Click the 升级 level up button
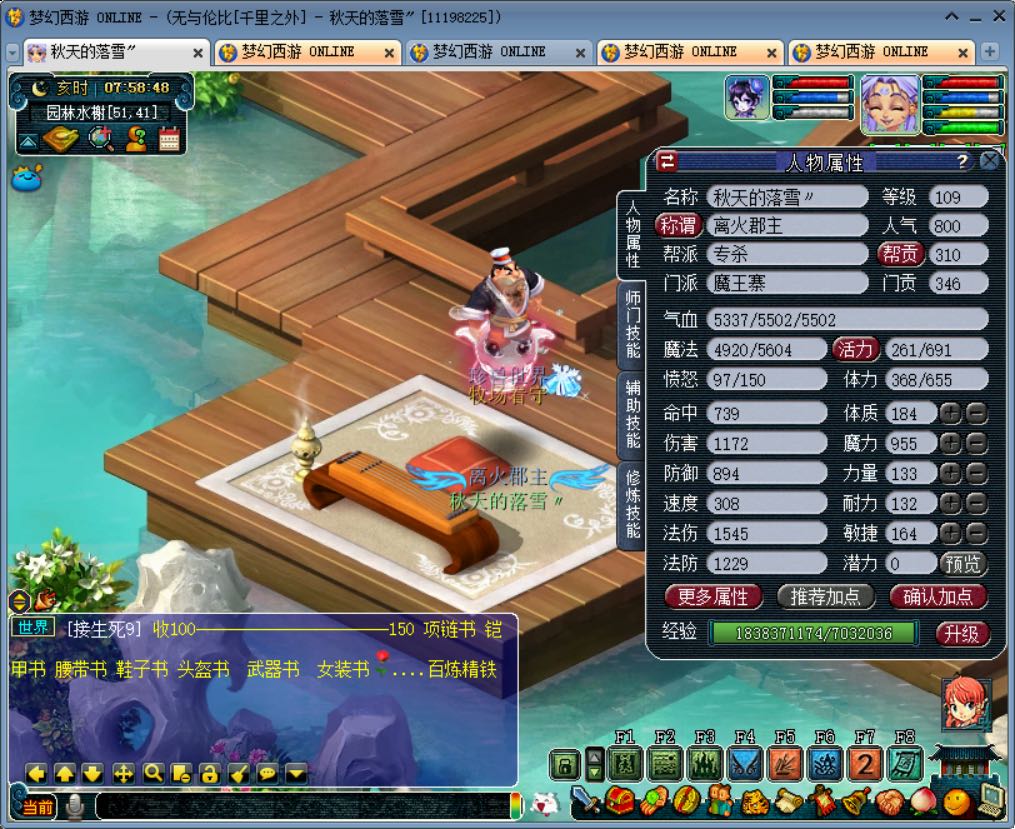This screenshot has height=829, width=1015. (x=961, y=633)
